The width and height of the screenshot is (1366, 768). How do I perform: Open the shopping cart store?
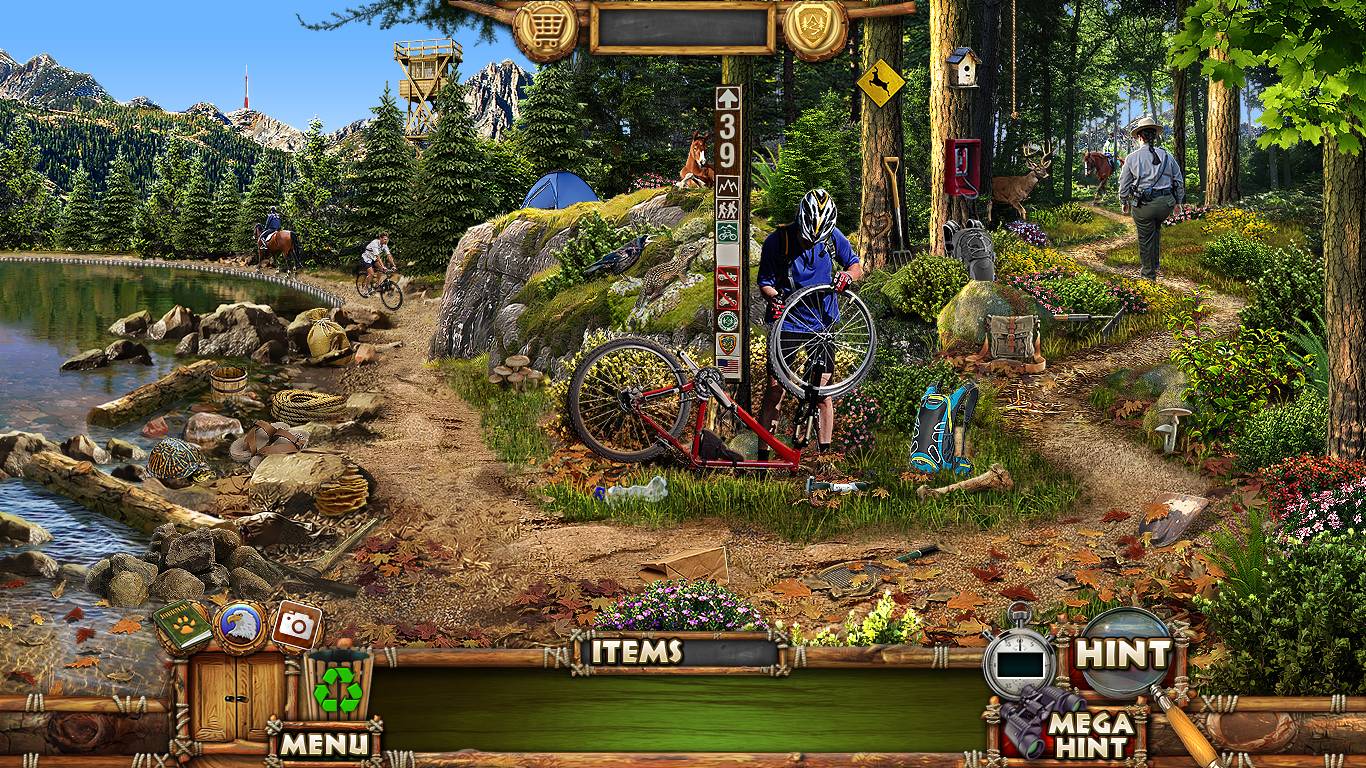(546, 28)
